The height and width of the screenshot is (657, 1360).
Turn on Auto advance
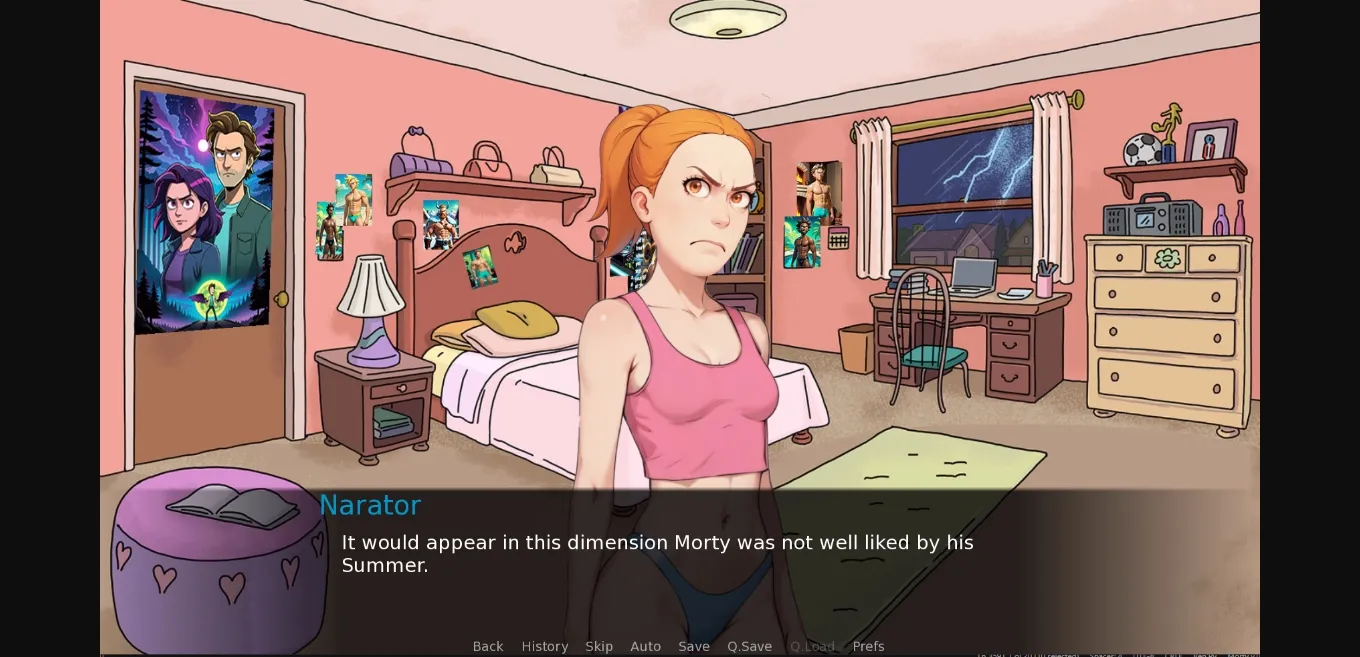click(x=646, y=646)
